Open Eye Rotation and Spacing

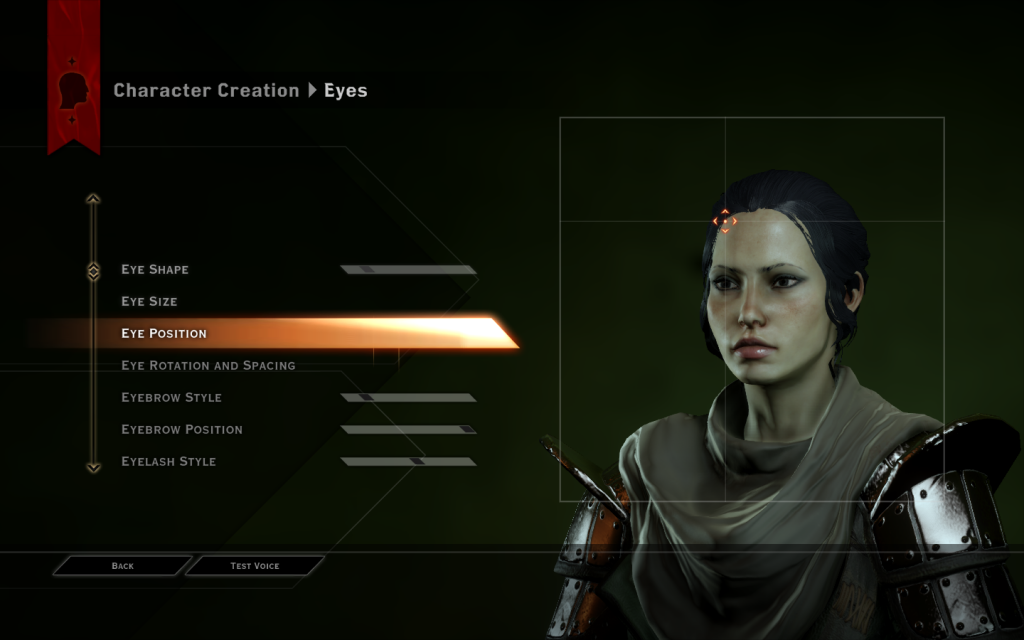click(208, 365)
